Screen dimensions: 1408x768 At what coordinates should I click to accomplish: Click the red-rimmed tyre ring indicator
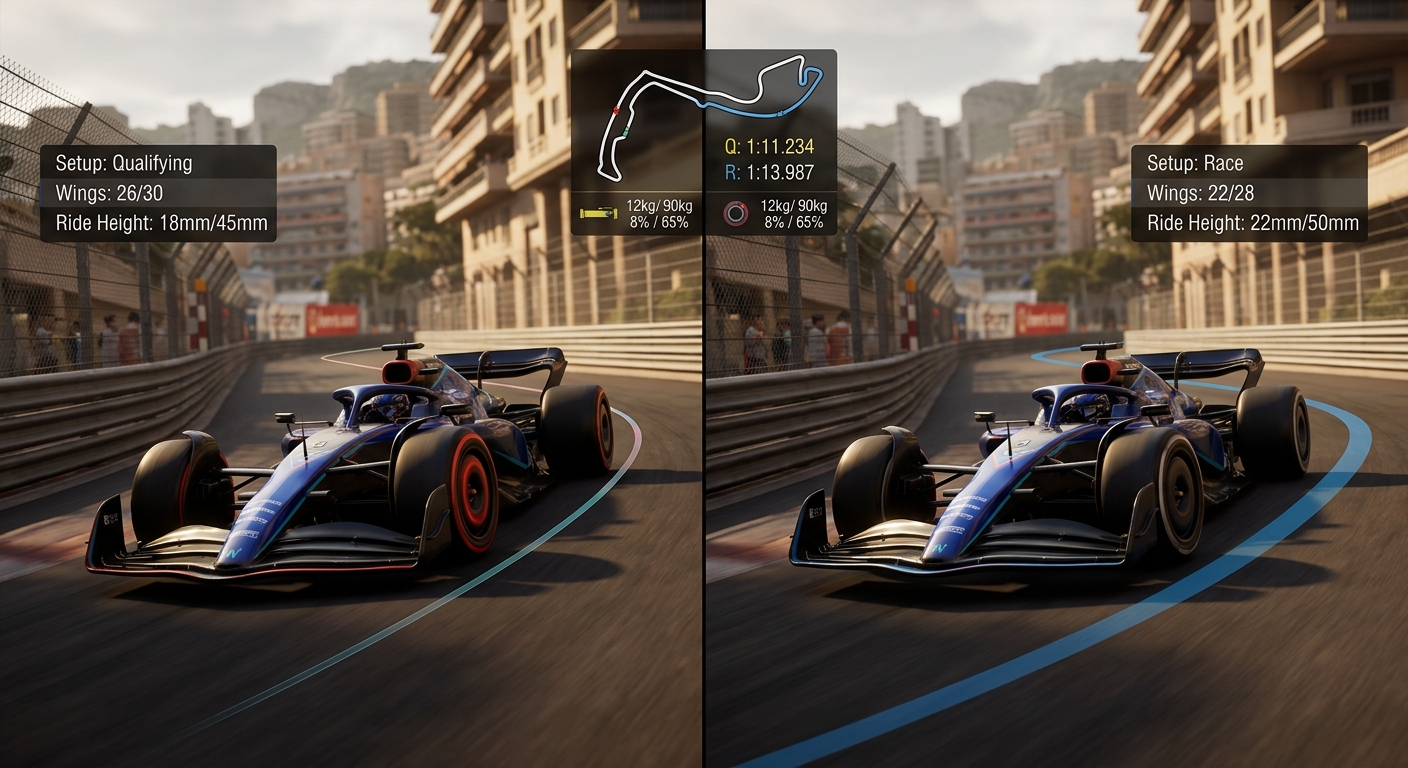(737, 213)
